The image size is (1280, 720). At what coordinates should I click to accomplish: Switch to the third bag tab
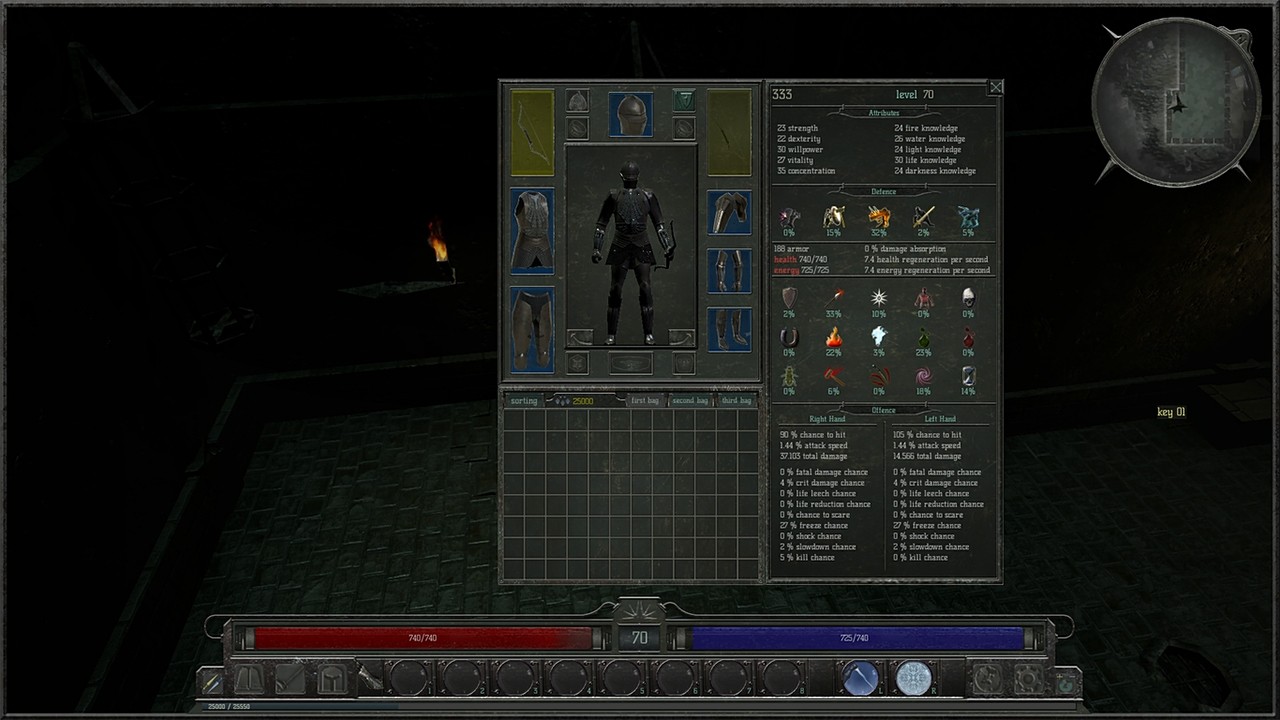coord(736,400)
